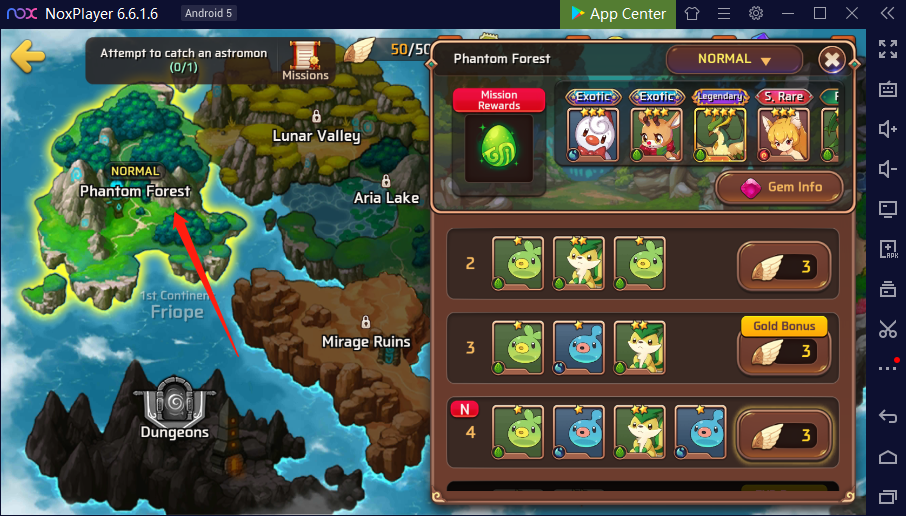View the S. Rare astromon reward

coord(783,128)
